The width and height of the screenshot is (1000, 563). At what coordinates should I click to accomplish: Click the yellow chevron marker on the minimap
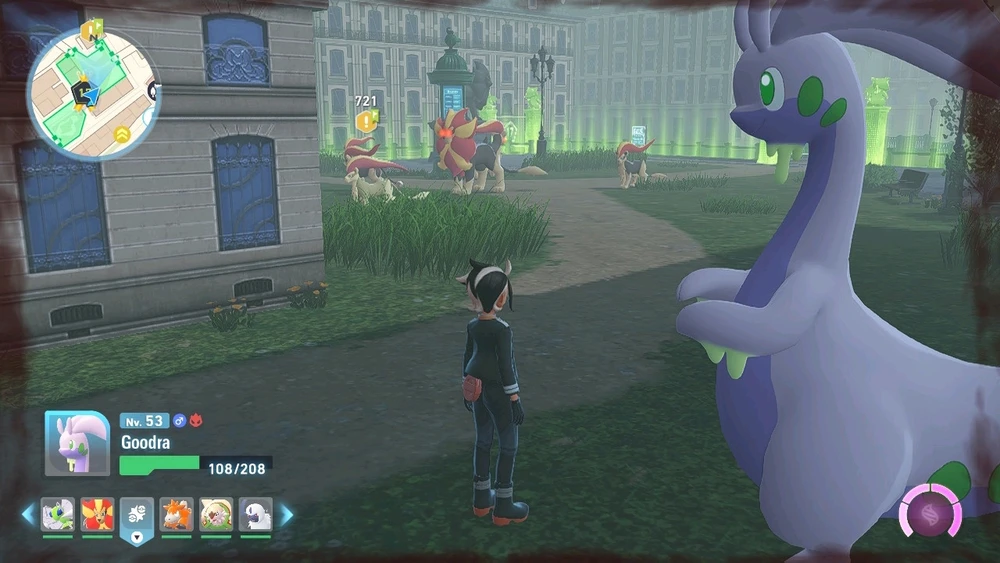click(x=123, y=133)
